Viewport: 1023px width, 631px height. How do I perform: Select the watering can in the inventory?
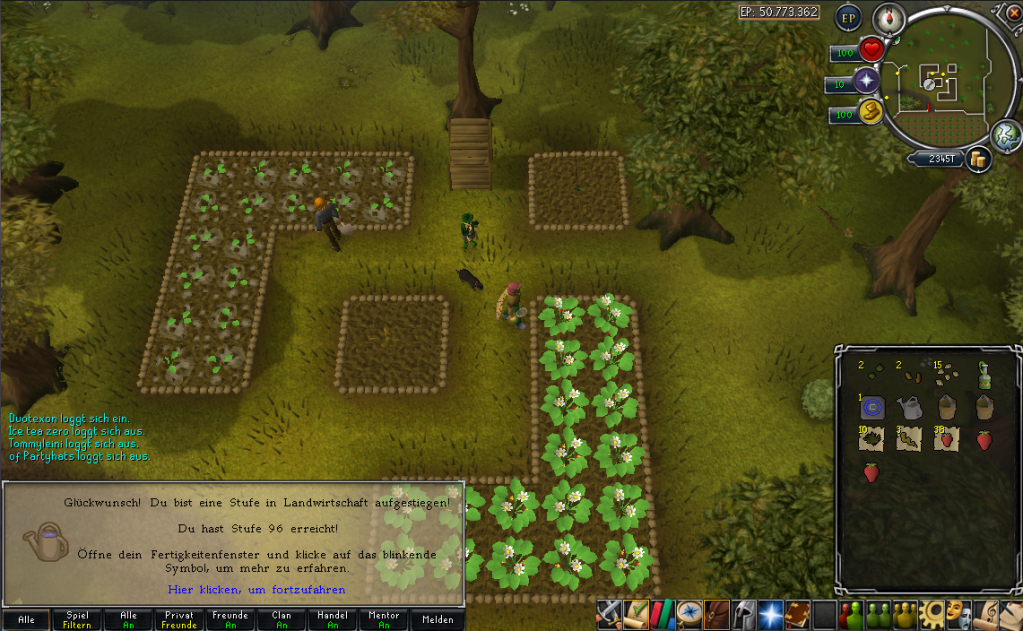point(909,407)
